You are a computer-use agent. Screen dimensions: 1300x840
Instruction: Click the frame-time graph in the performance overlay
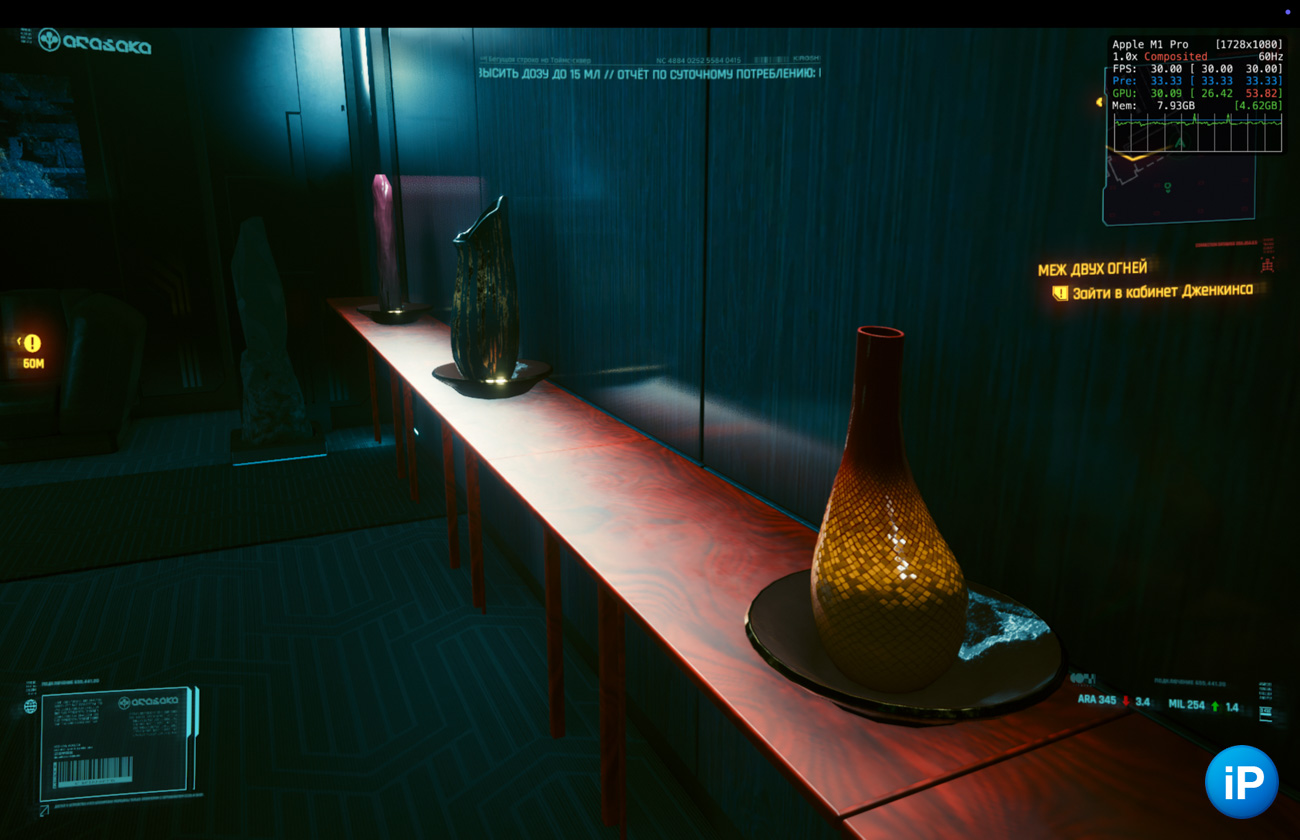click(1197, 132)
